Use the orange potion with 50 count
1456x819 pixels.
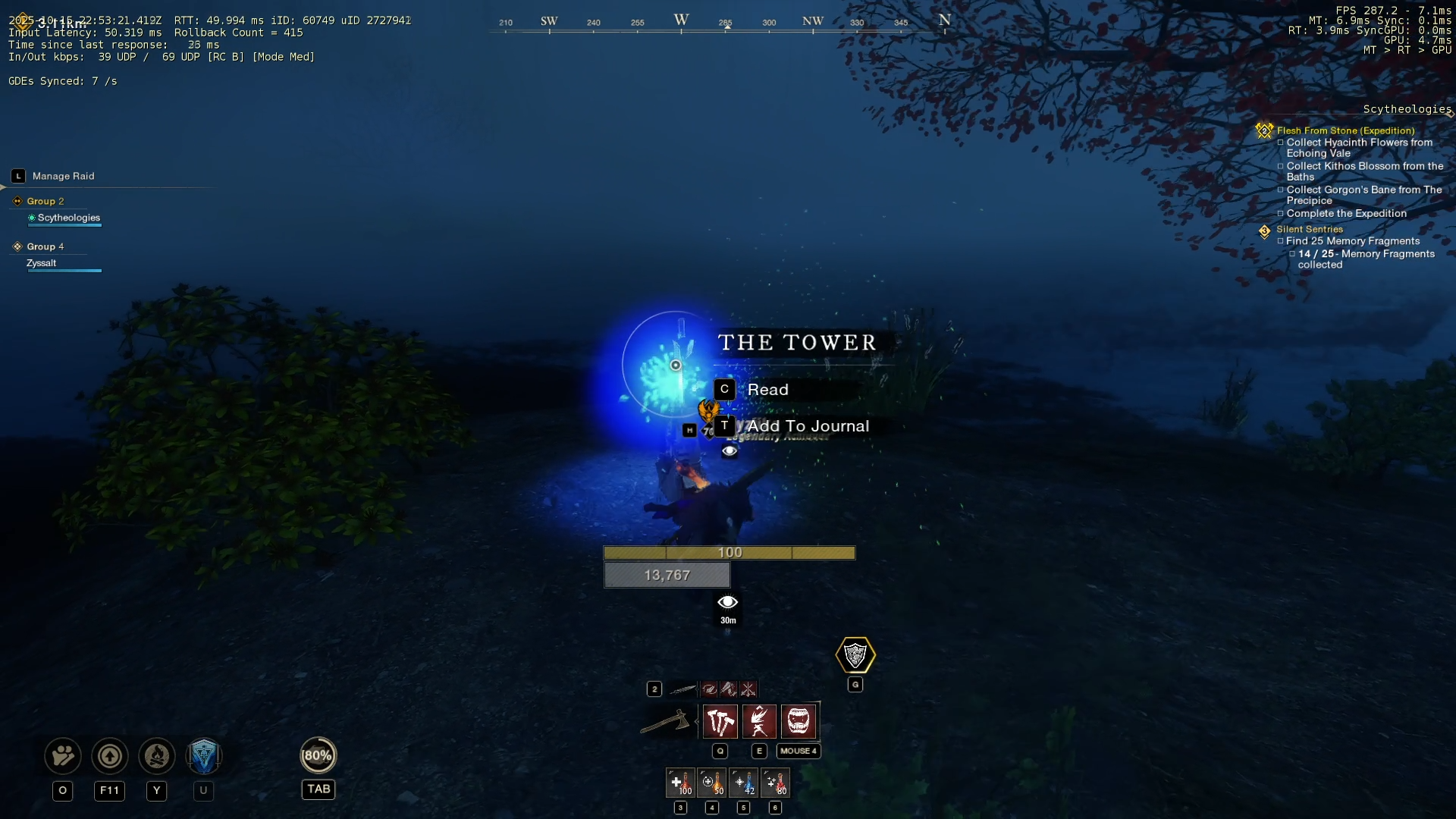pyautogui.click(x=712, y=783)
